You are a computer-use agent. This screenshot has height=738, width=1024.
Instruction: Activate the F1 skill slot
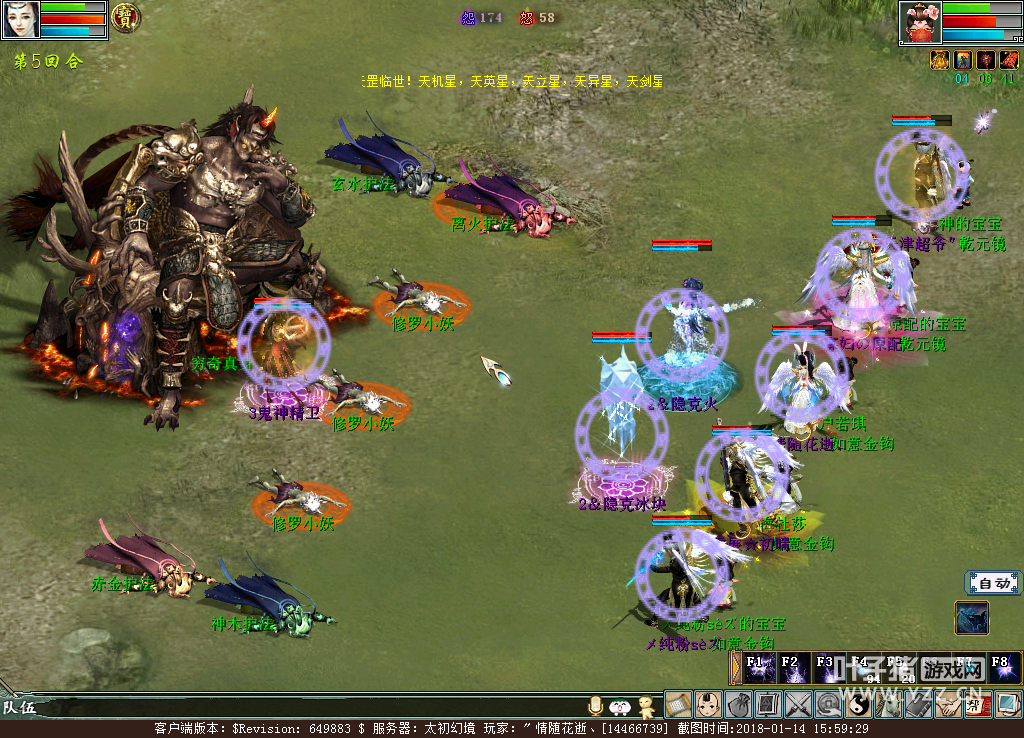click(758, 668)
